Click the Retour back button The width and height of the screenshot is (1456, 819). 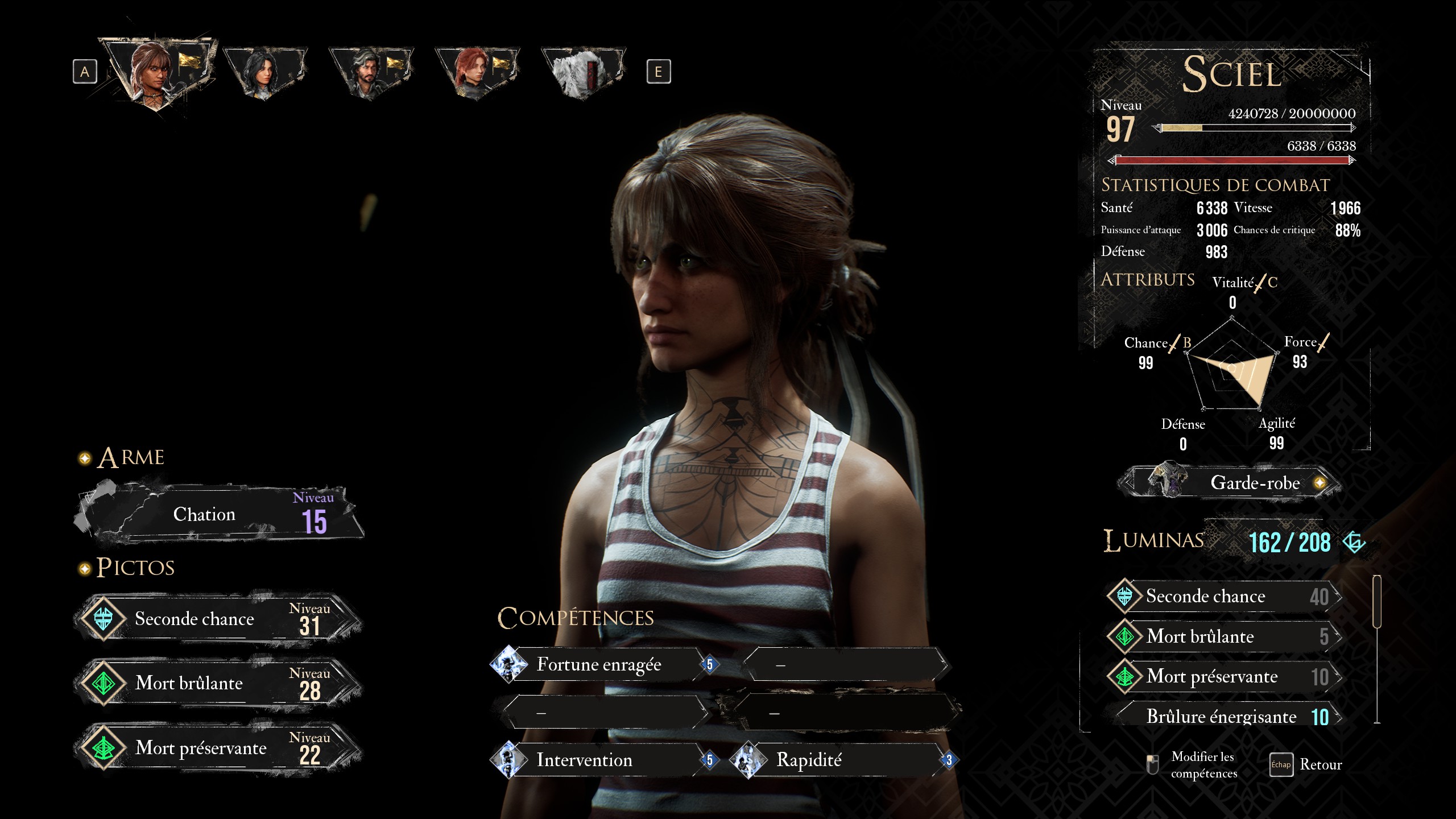click(1308, 764)
